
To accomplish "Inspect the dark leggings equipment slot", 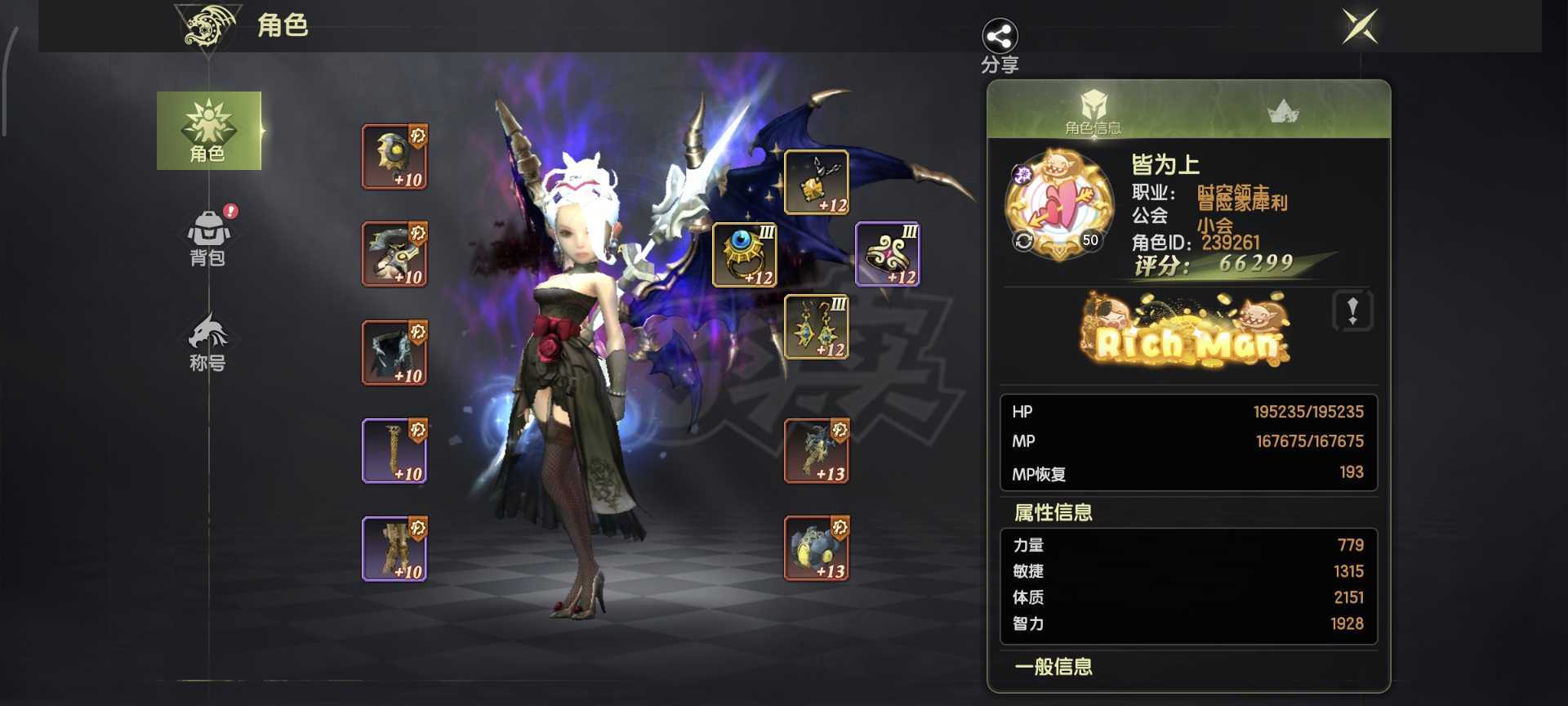I will click(394, 352).
